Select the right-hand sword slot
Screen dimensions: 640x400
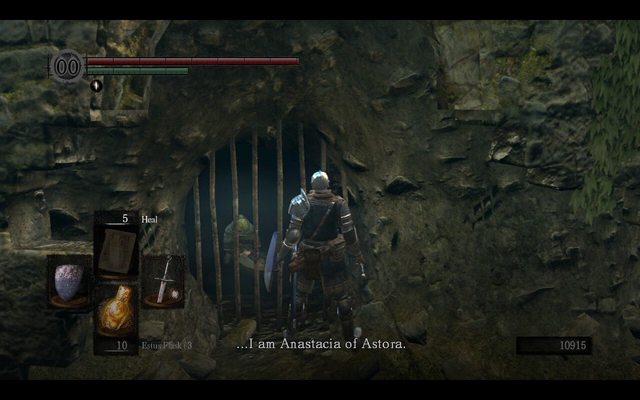click(162, 281)
